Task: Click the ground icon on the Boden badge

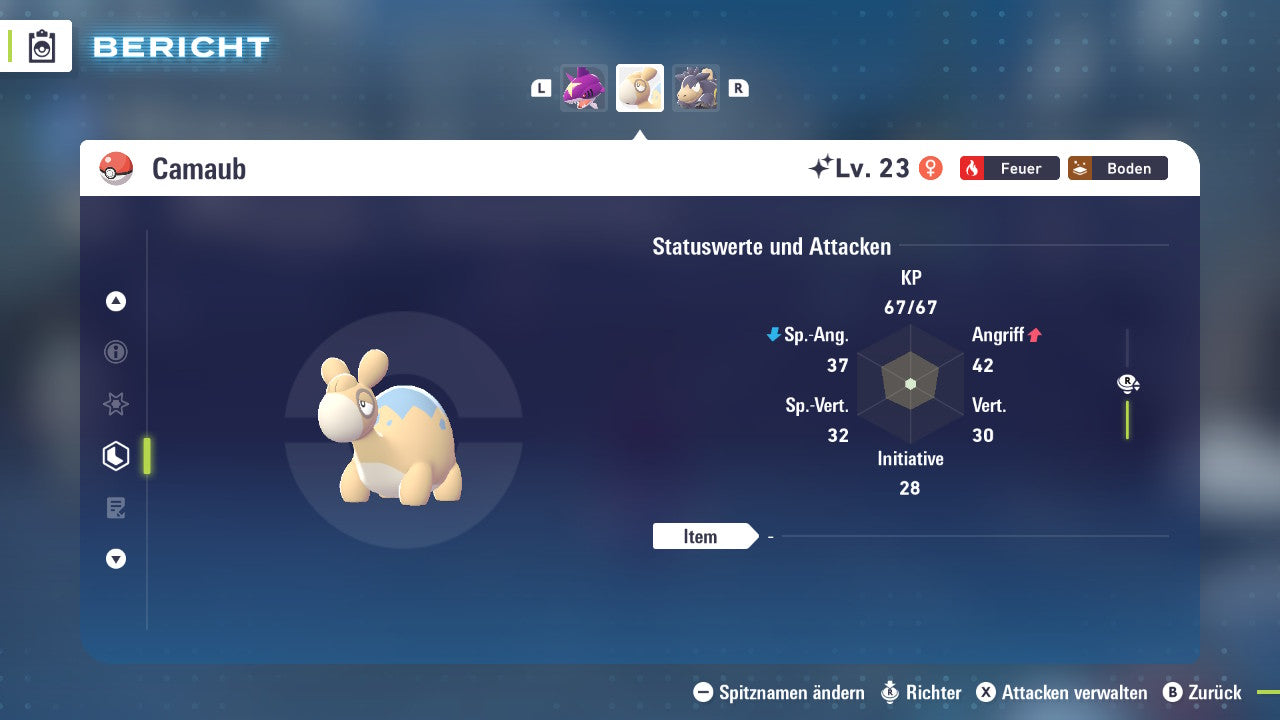Action: pyautogui.click(x=1080, y=168)
